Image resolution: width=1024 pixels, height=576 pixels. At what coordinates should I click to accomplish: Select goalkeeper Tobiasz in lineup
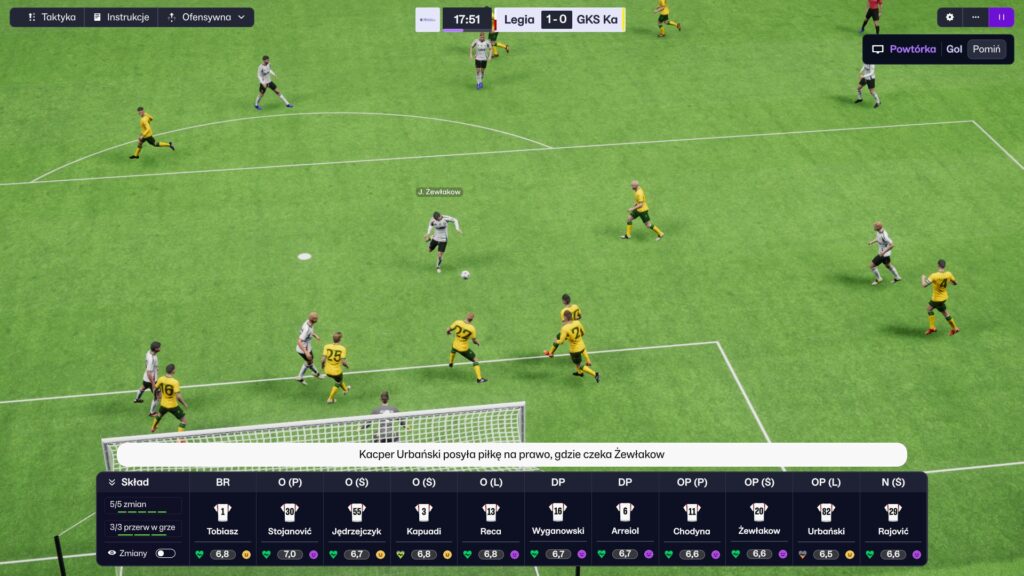[x=223, y=520]
